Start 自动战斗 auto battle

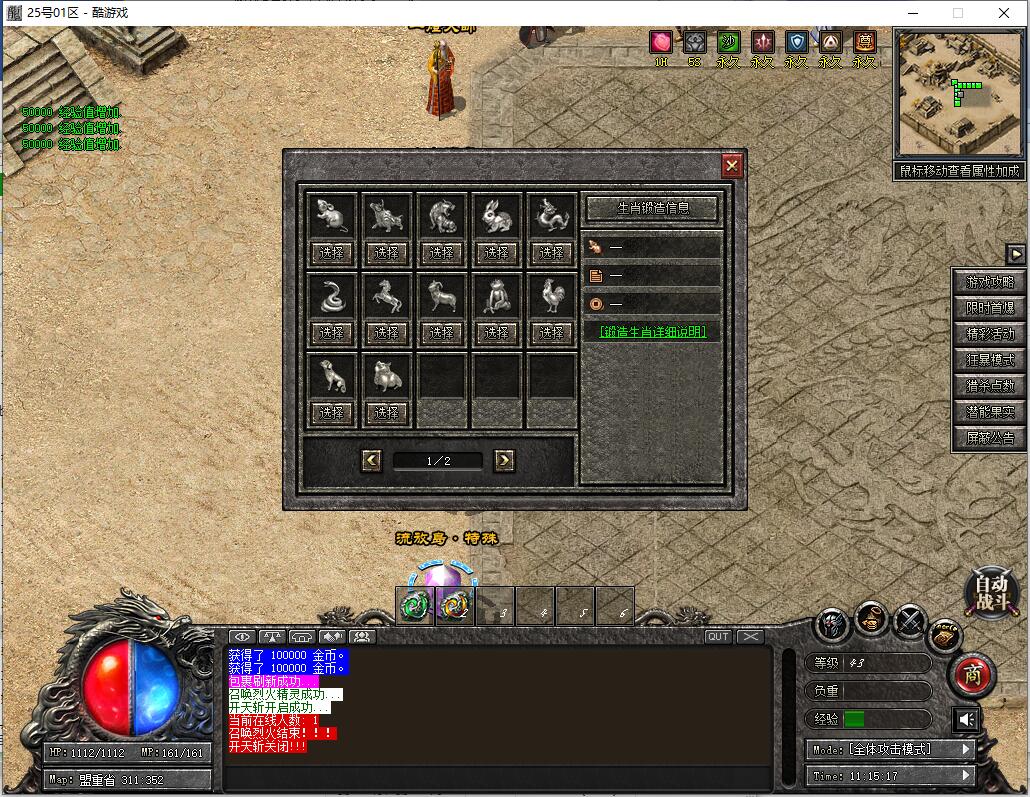point(991,590)
